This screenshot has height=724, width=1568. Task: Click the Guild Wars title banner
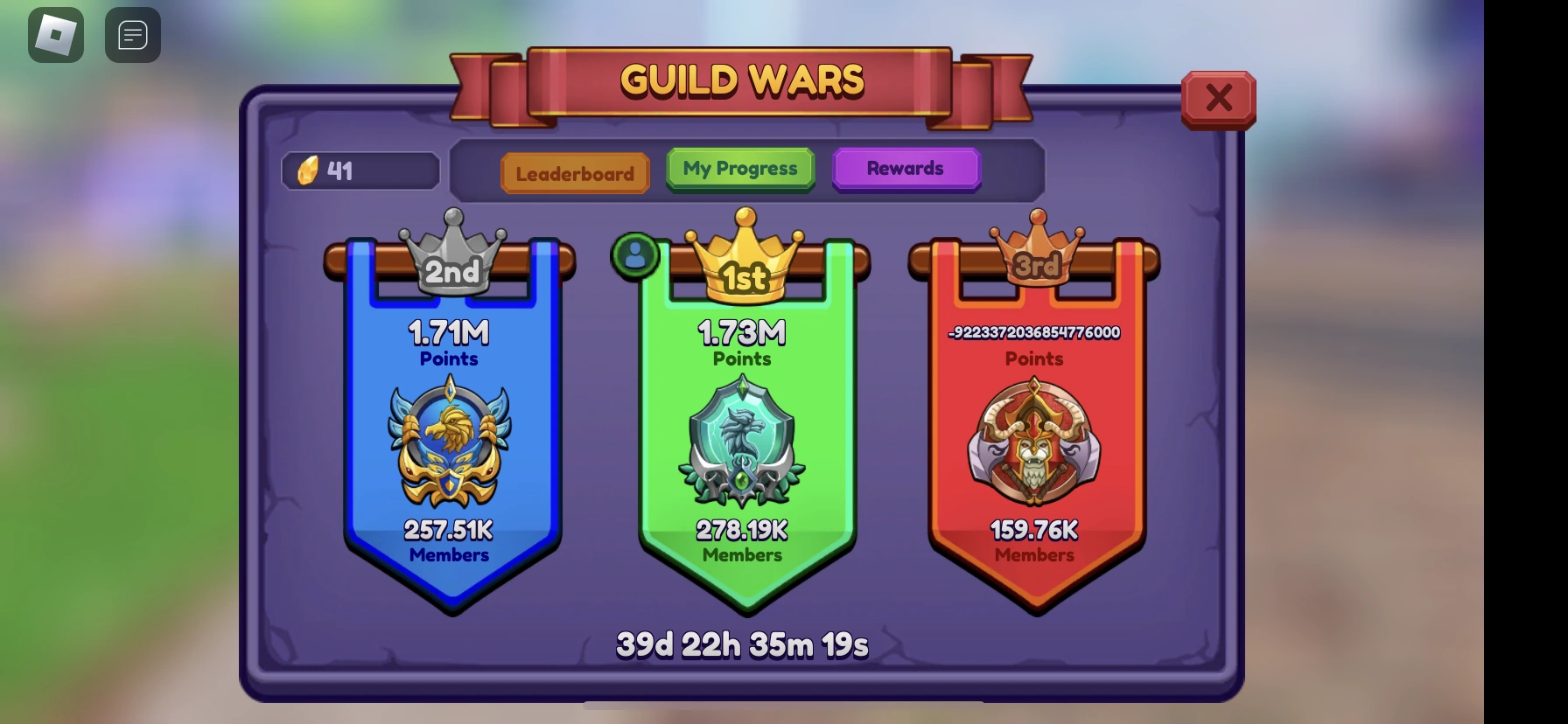740,80
